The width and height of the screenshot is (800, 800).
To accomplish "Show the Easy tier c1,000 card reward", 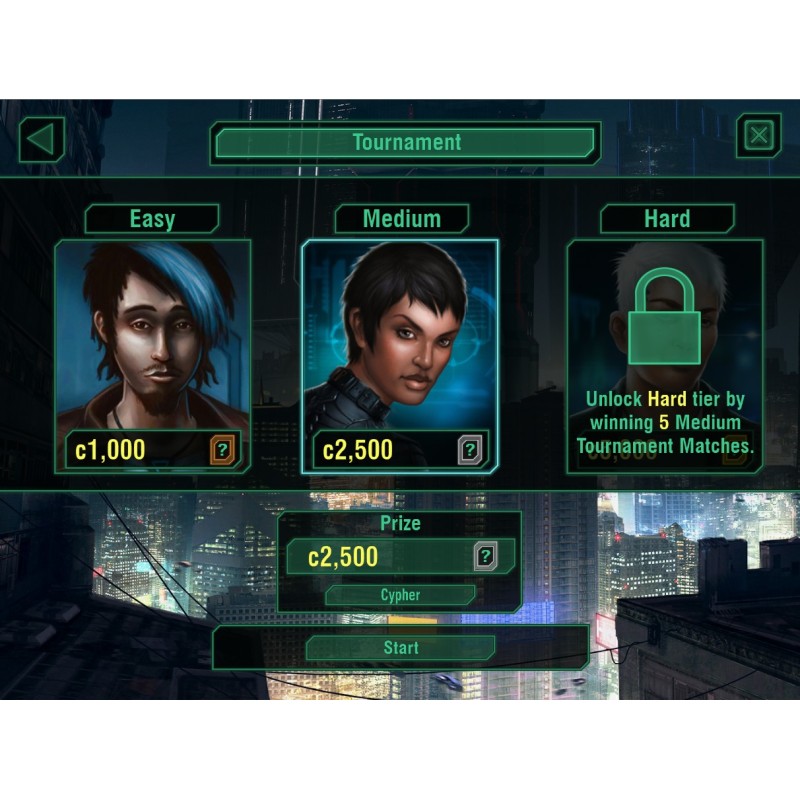I will pyautogui.click(x=223, y=450).
